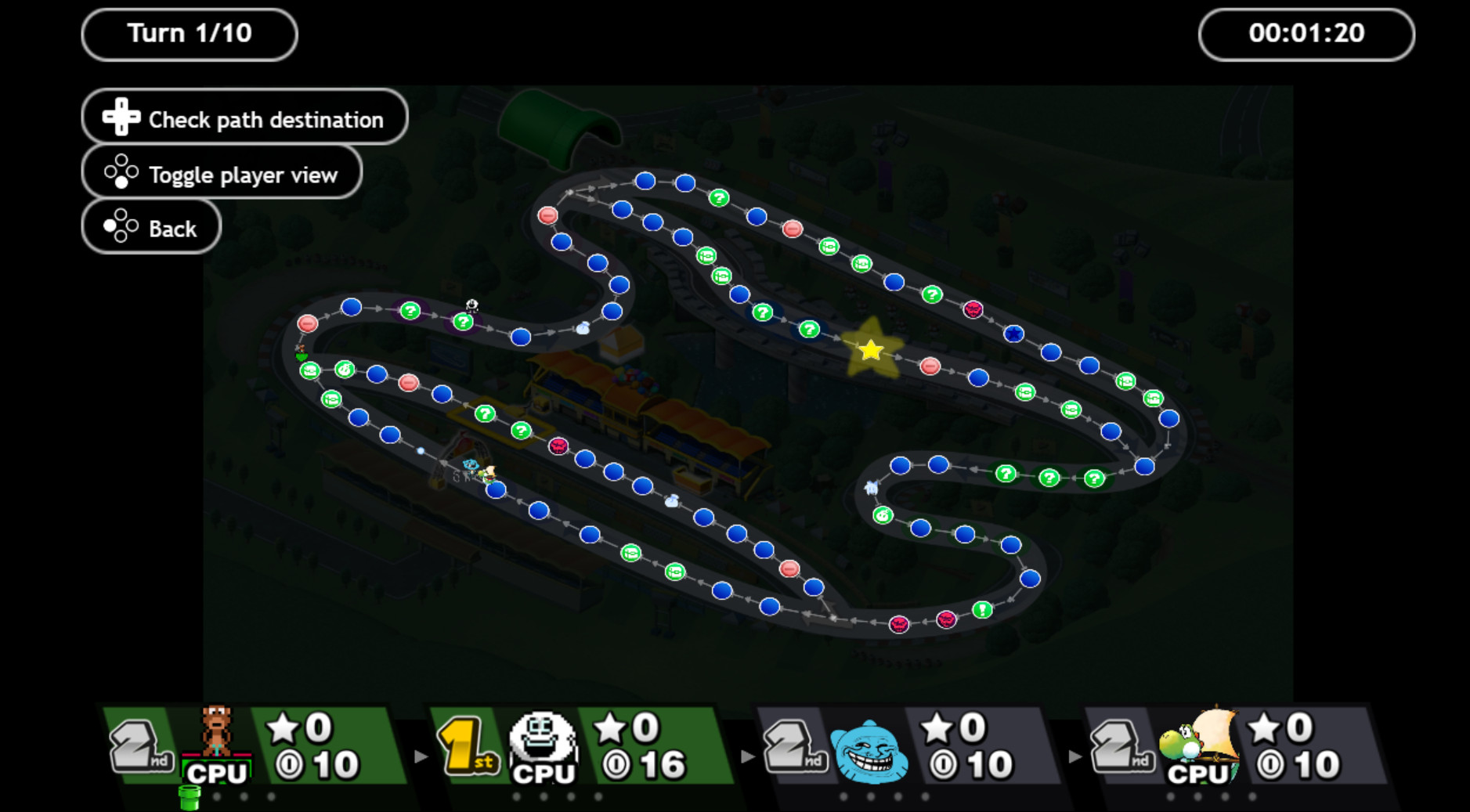Select a green question-mark lucky space
The height and width of the screenshot is (812, 1470).
(x=718, y=198)
